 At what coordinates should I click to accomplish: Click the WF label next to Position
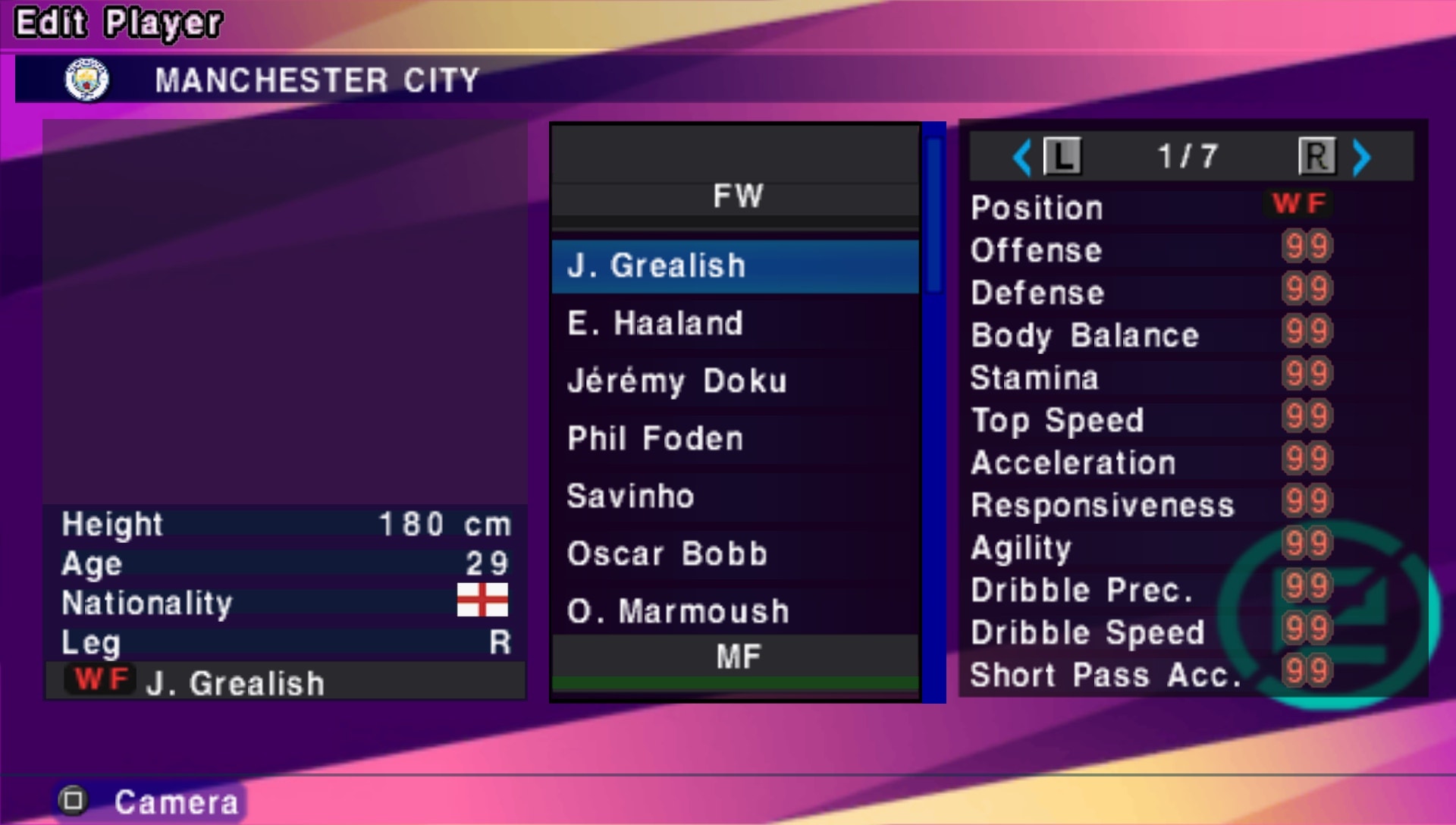(1300, 203)
